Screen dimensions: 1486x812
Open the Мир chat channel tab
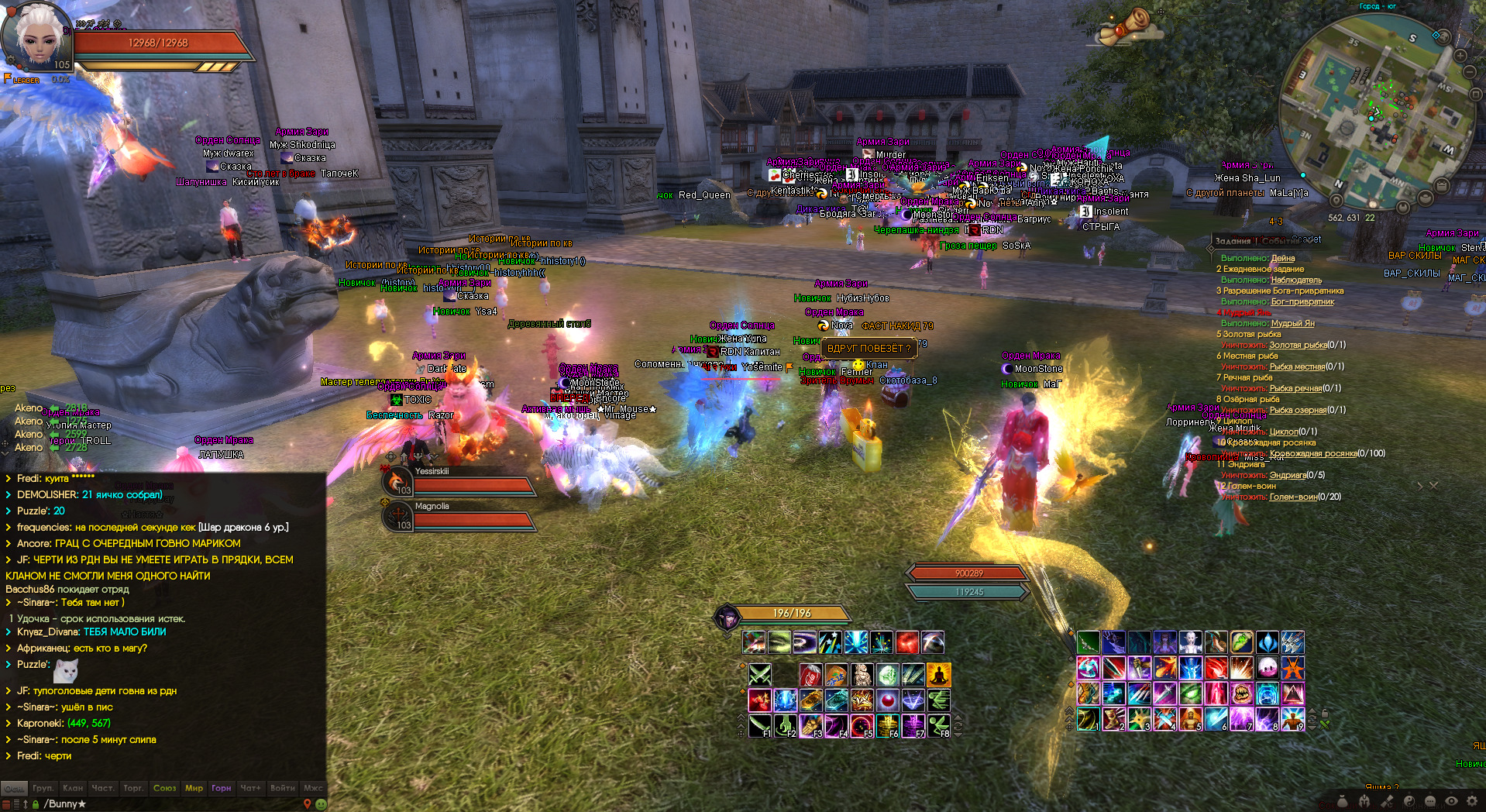194,788
